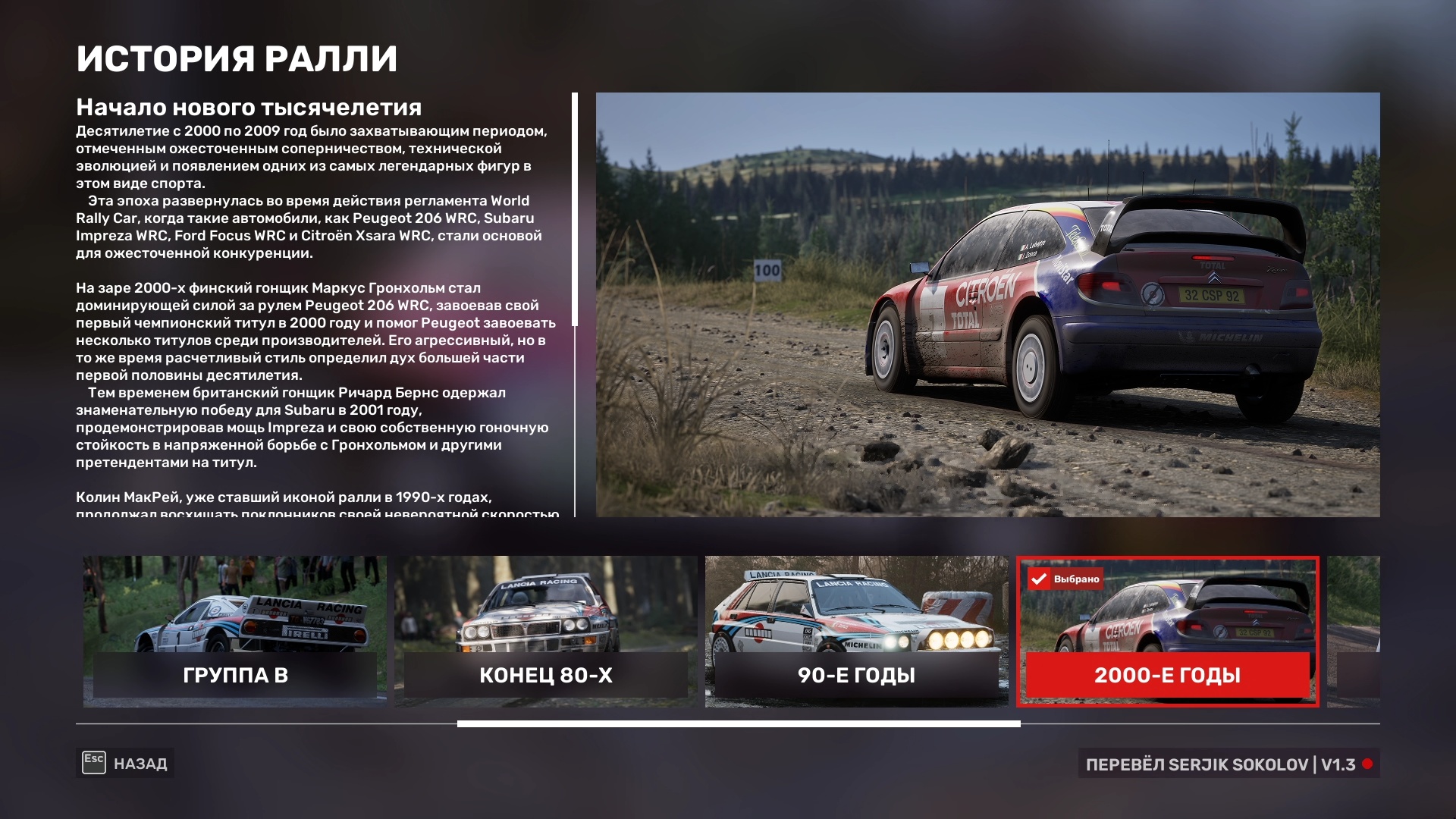Viewport: 1456px width, 819px height.
Task: Choose the КОНЕЦ 80-Х era tile
Action: click(545, 631)
